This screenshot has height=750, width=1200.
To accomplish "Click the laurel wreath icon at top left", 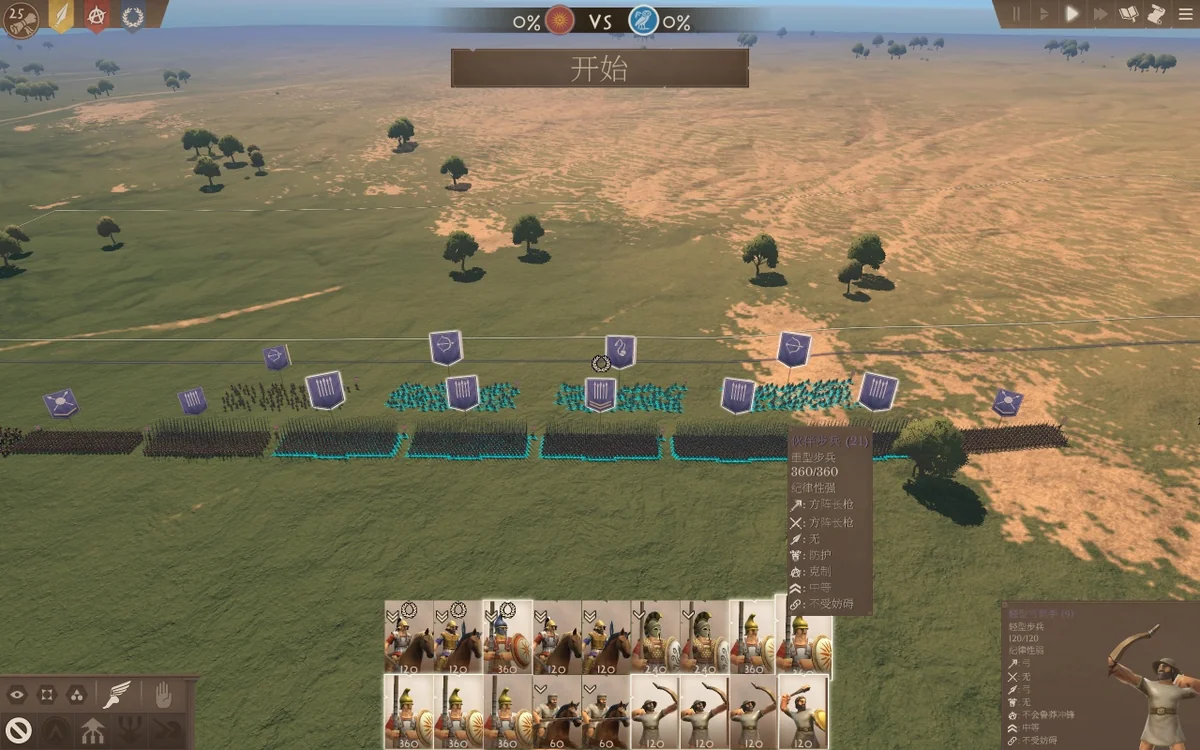I will [132, 16].
